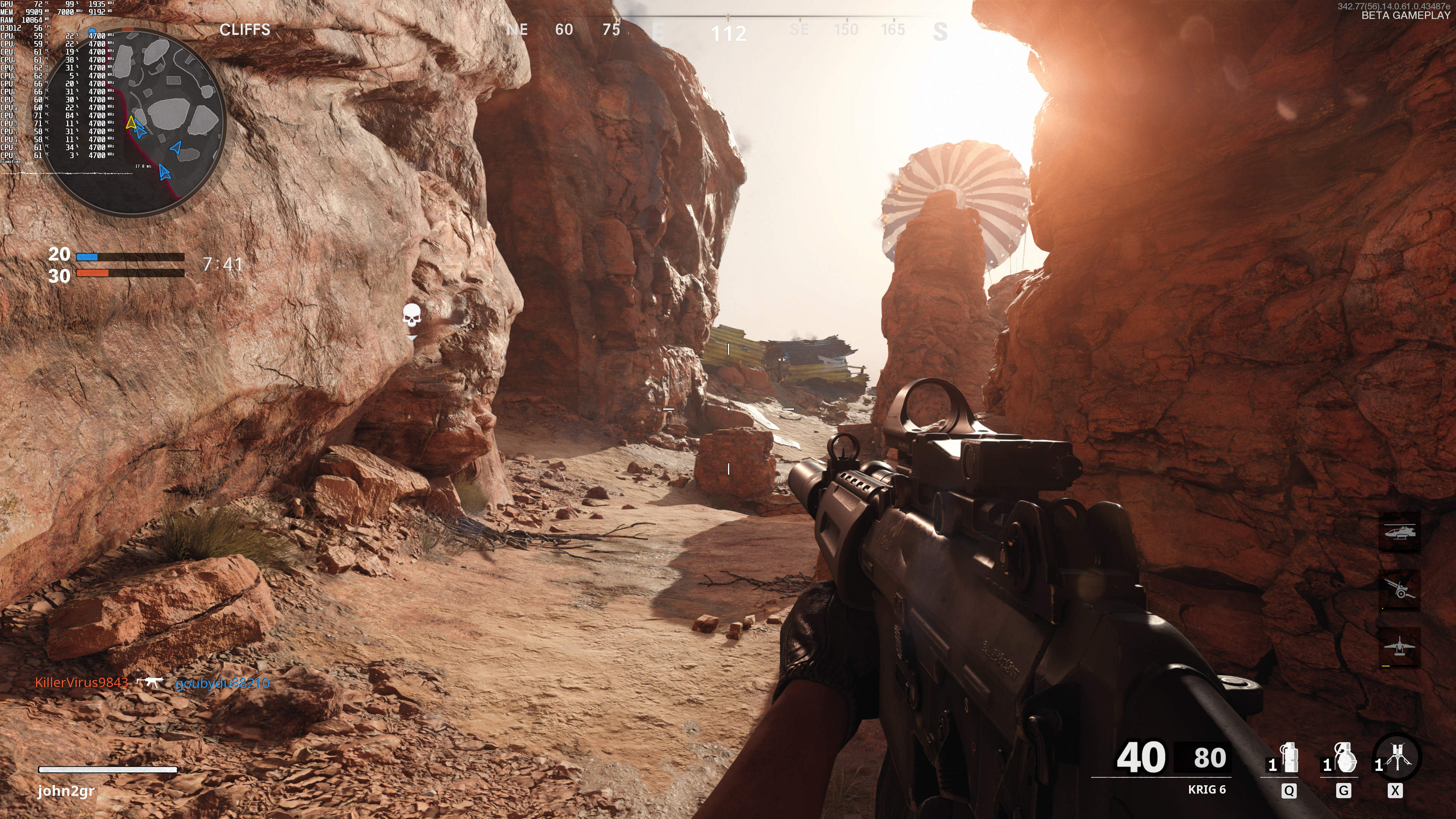The height and width of the screenshot is (819, 1456).
Task: Click the circular minimap
Action: (x=133, y=121)
